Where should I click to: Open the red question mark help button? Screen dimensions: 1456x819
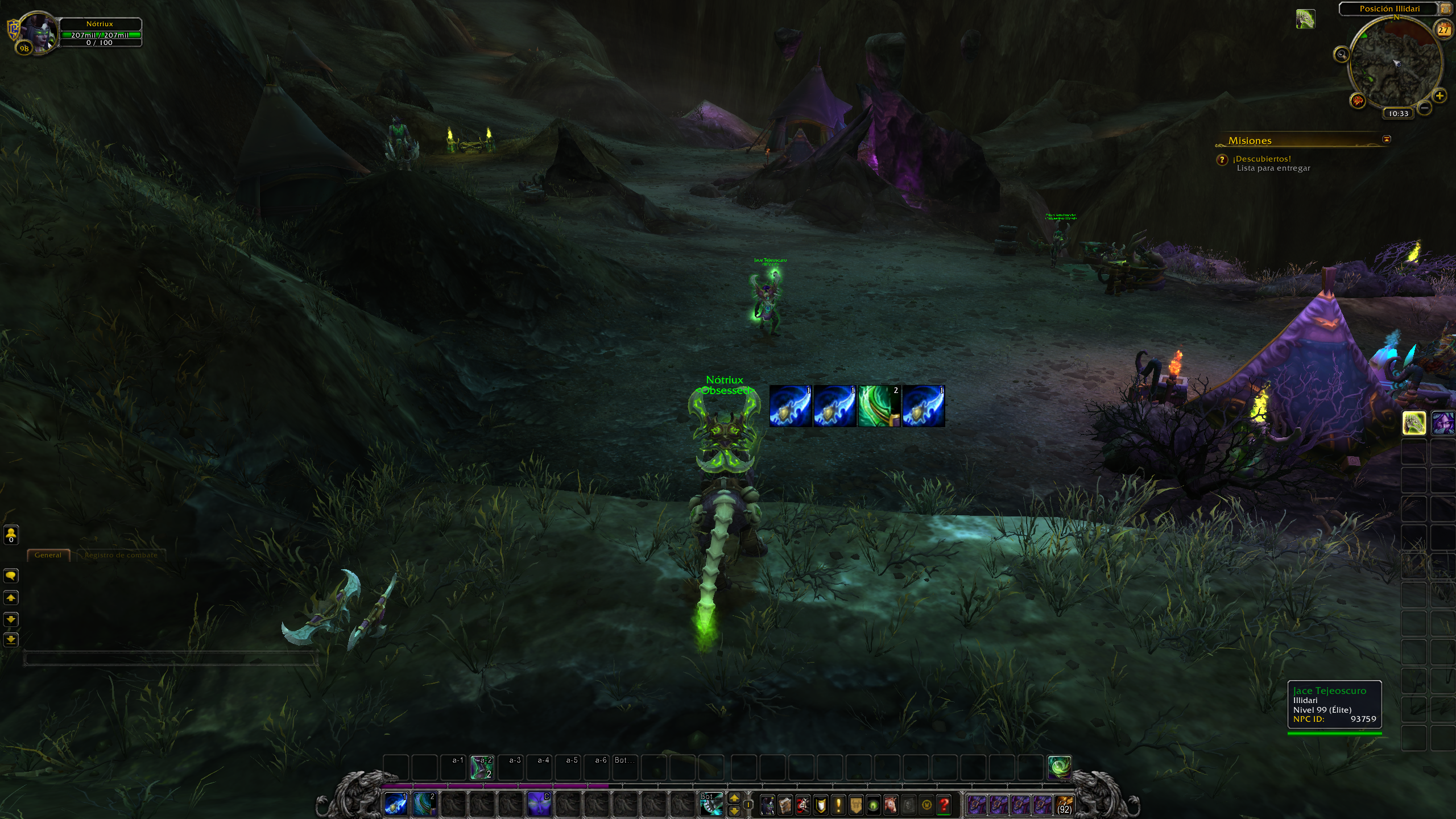[944, 805]
